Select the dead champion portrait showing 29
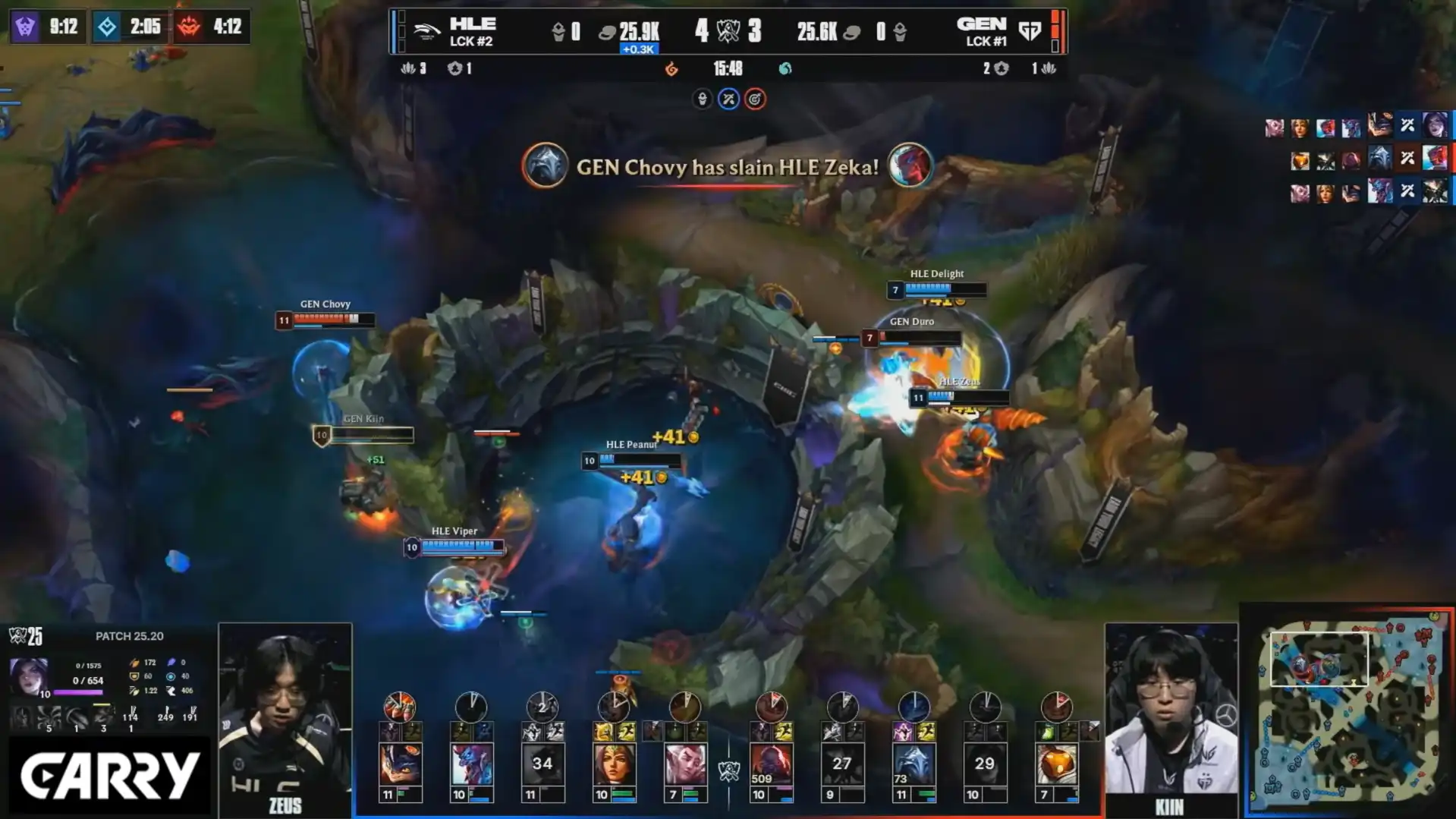1456x819 pixels. 985,764
